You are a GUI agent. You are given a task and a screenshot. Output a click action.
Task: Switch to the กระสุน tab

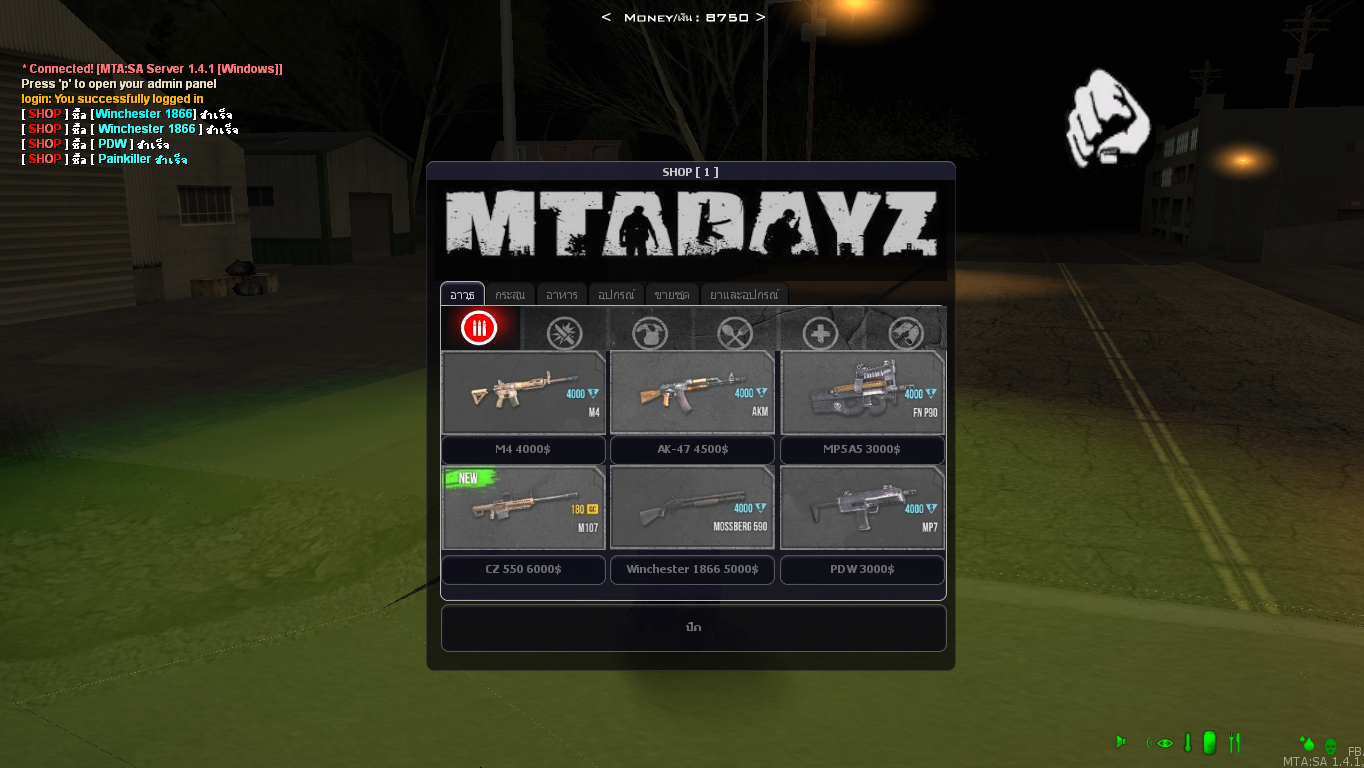[511, 294]
